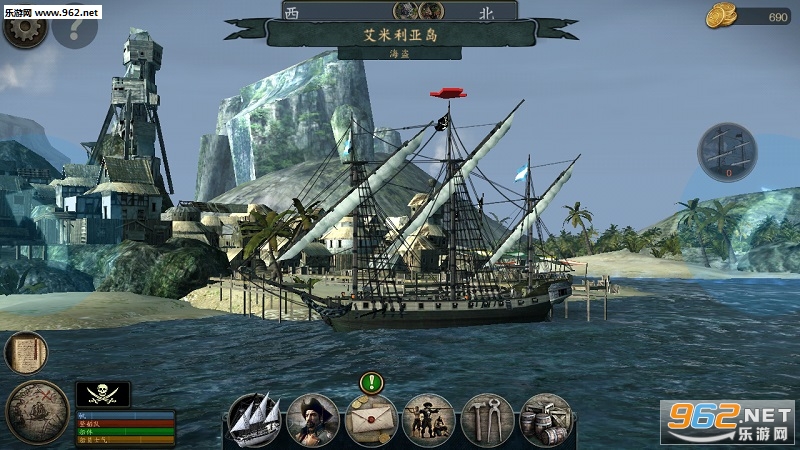Open the sailing ship menu
The width and height of the screenshot is (800, 450).
point(254,420)
